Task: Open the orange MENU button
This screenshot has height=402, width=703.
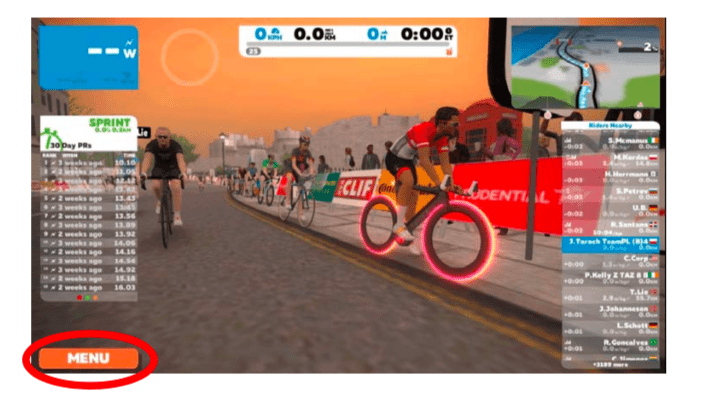Action: [89, 358]
